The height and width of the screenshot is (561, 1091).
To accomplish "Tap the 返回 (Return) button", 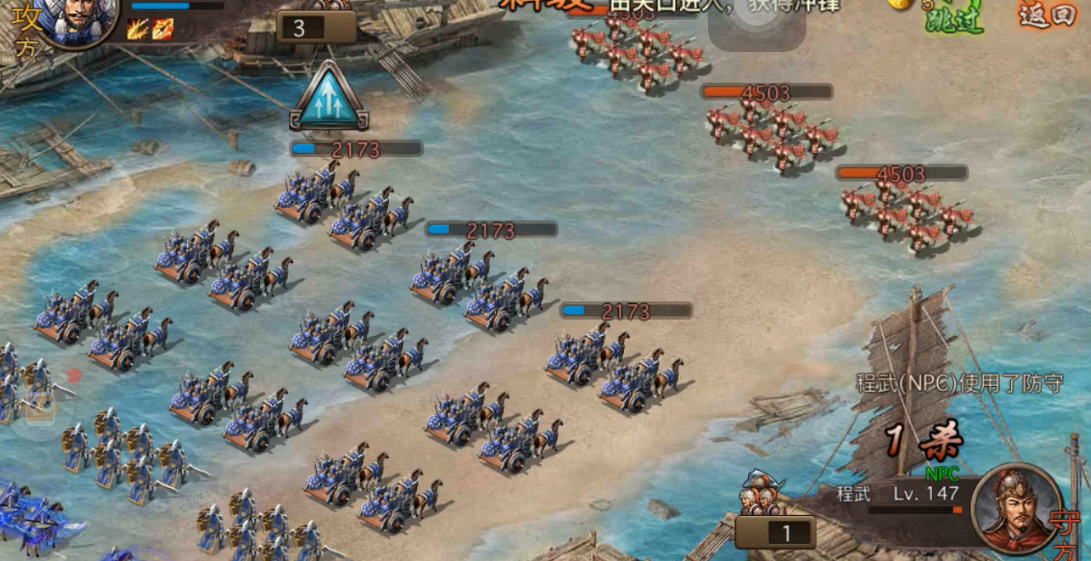I will pos(1047,13).
